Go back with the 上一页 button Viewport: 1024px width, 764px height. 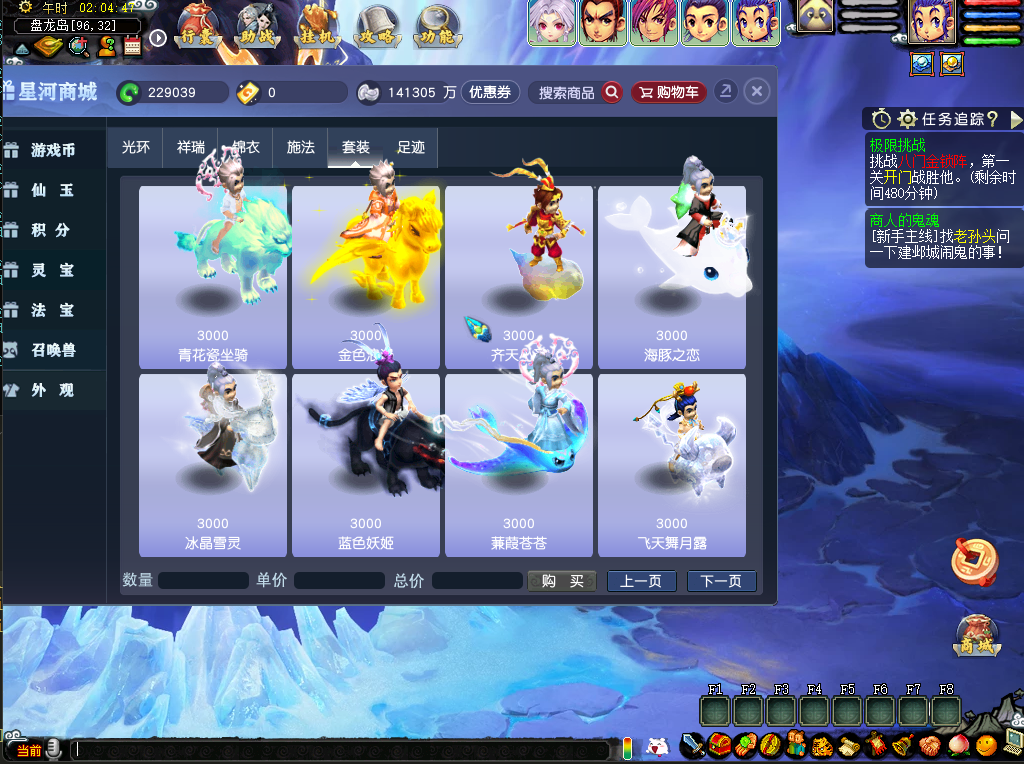(641, 581)
